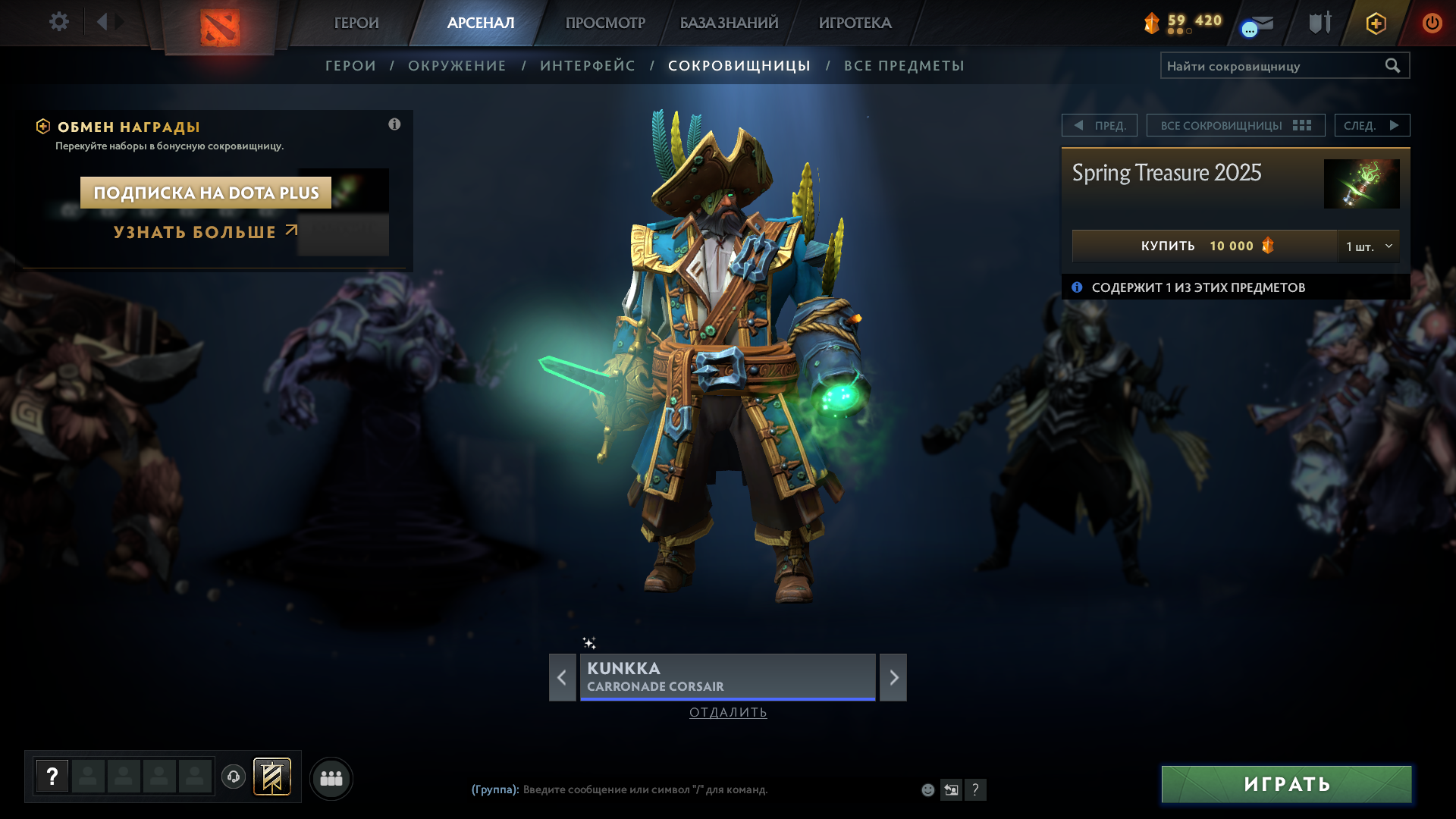Subscribe via Подписка на Dota Plus
The width and height of the screenshot is (1456, 819).
[x=206, y=193]
